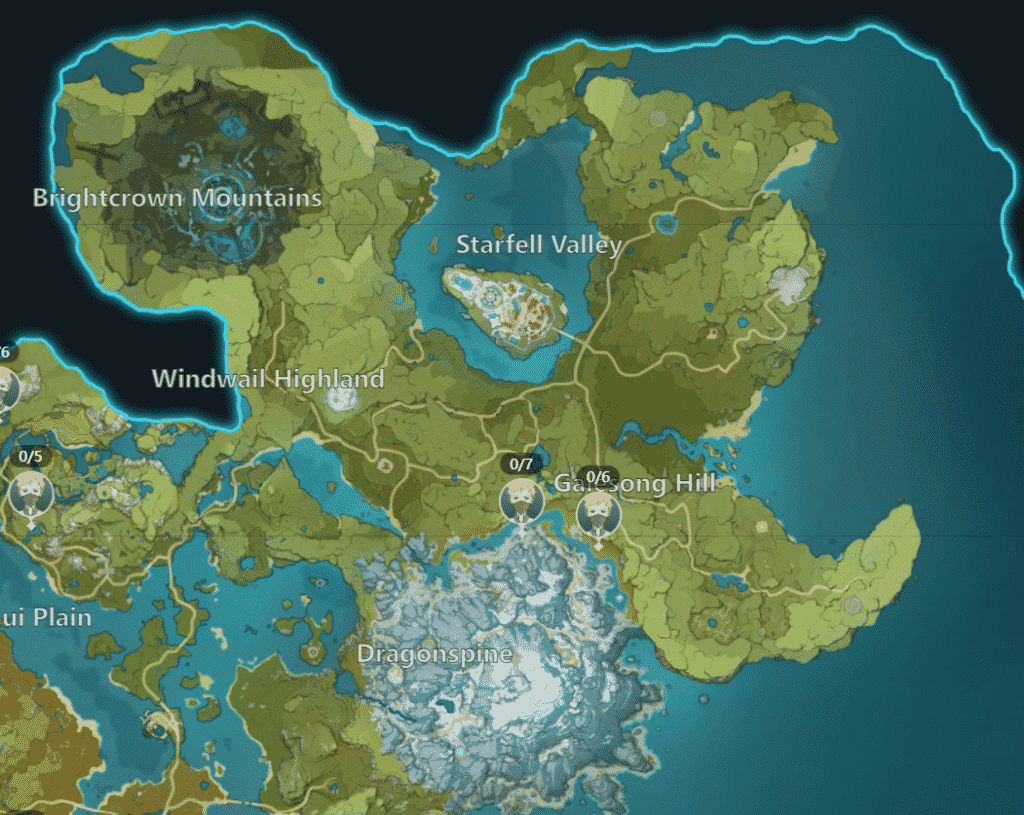Click the masked character marker showing 0/5
This screenshot has height=815, width=1024.
(x=30, y=492)
